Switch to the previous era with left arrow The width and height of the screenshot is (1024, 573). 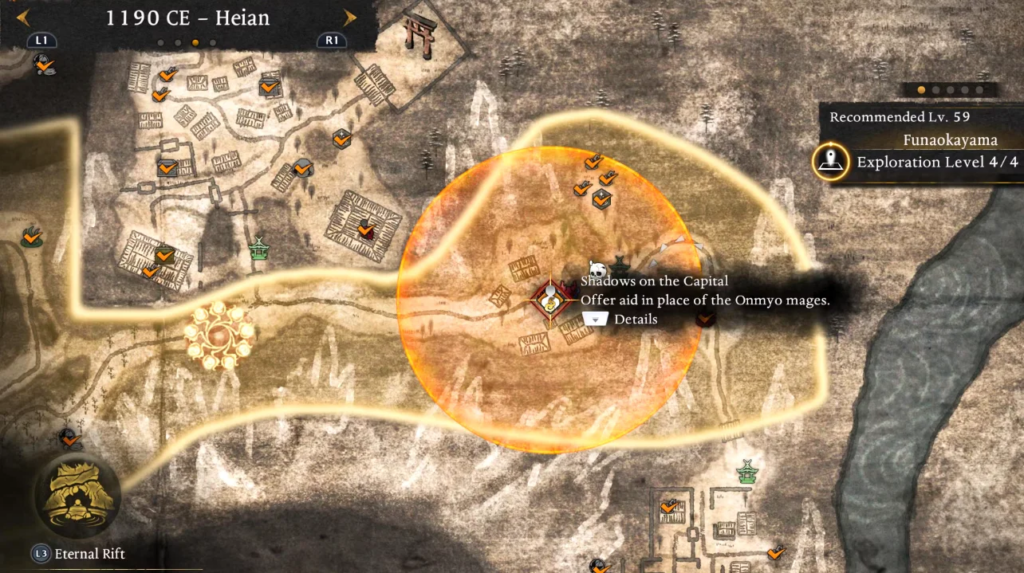(x=23, y=17)
